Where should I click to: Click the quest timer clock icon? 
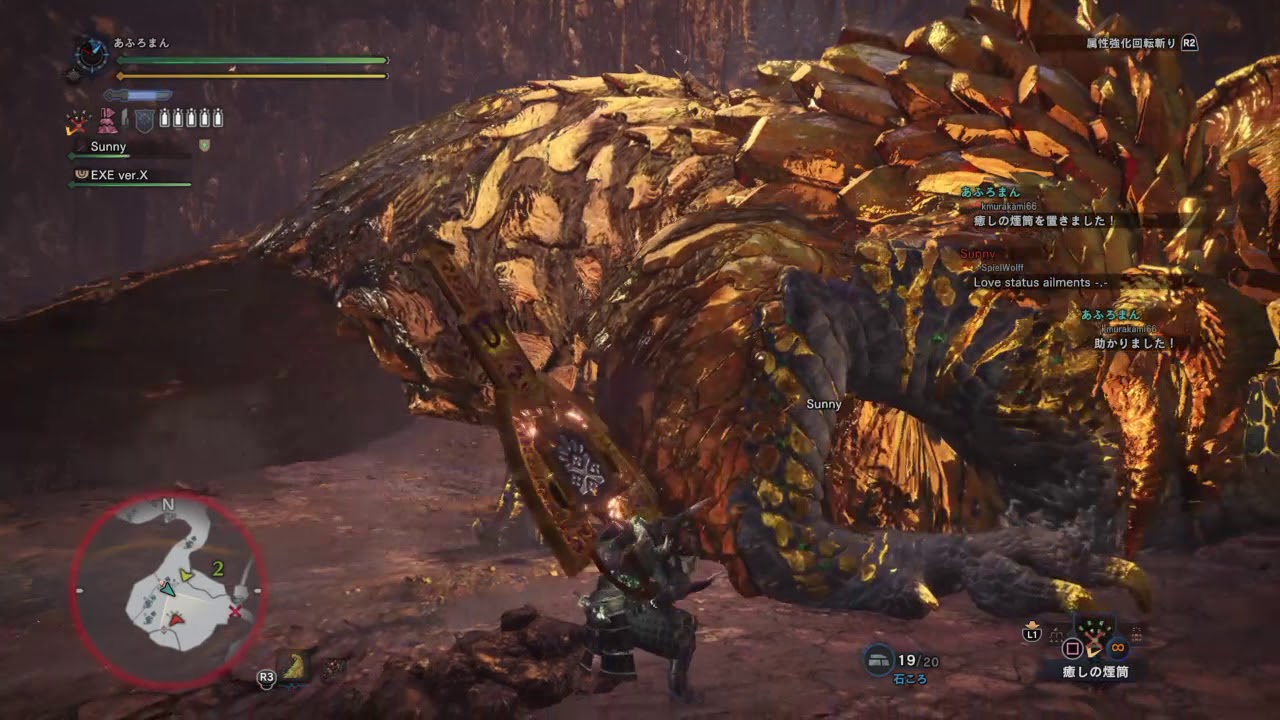(91, 54)
